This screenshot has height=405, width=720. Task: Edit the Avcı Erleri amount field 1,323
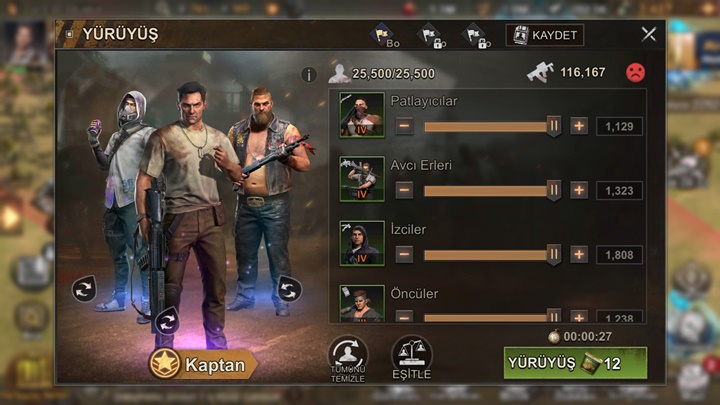point(619,190)
